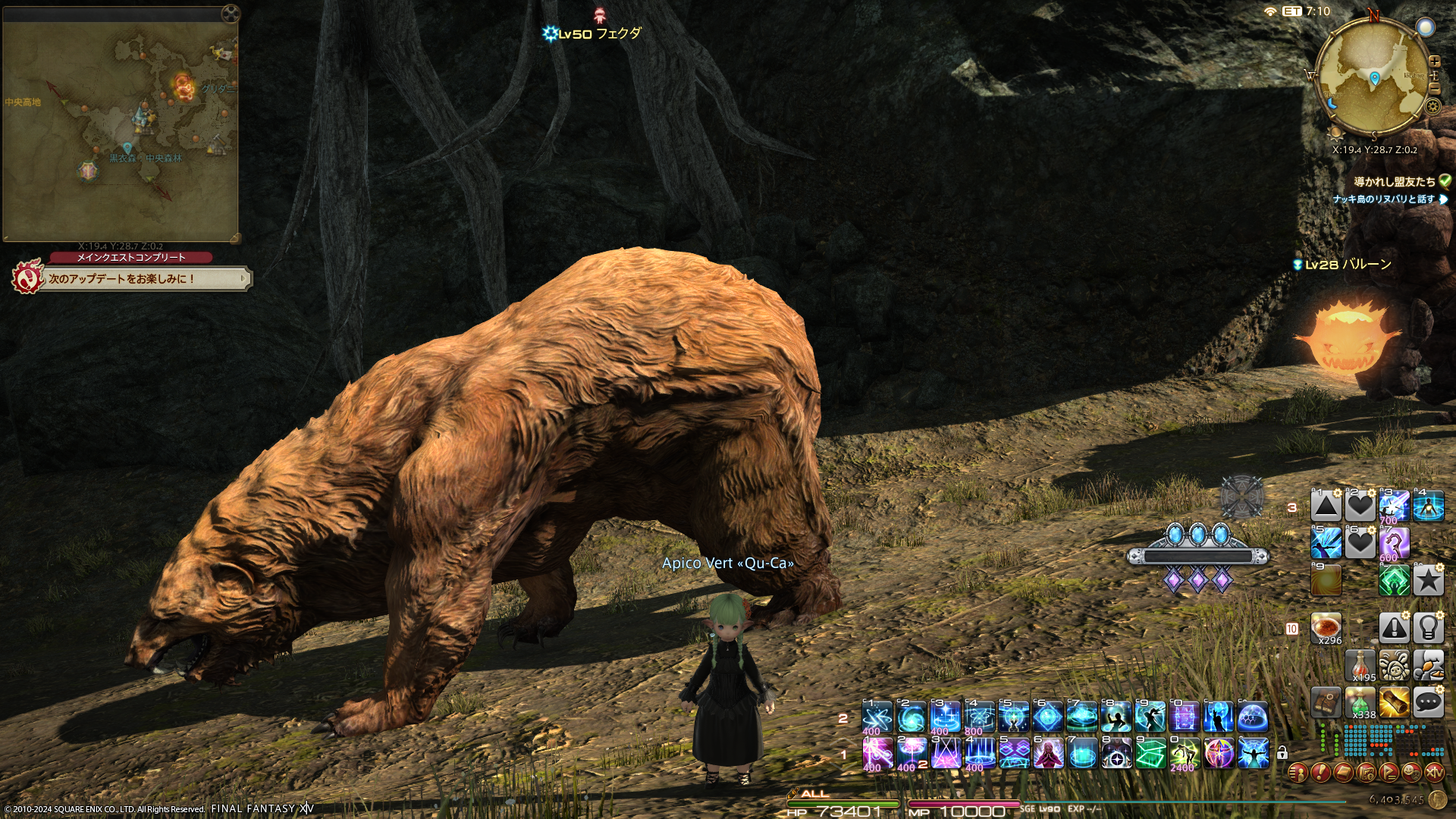
Task: Open the 導かれし盟友たち quest entry
Action: pyautogui.click(x=1394, y=182)
